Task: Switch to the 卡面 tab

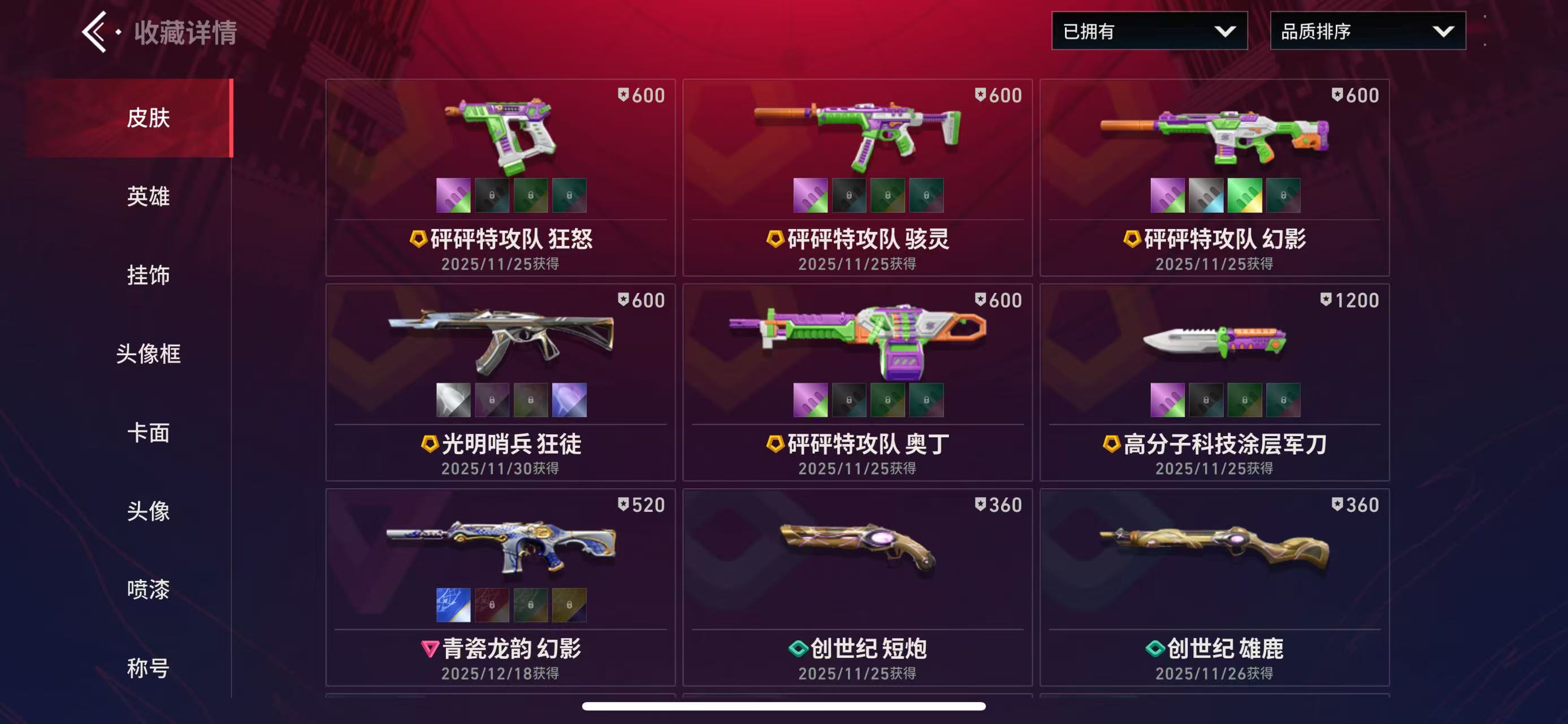Action: pos(148,433)
